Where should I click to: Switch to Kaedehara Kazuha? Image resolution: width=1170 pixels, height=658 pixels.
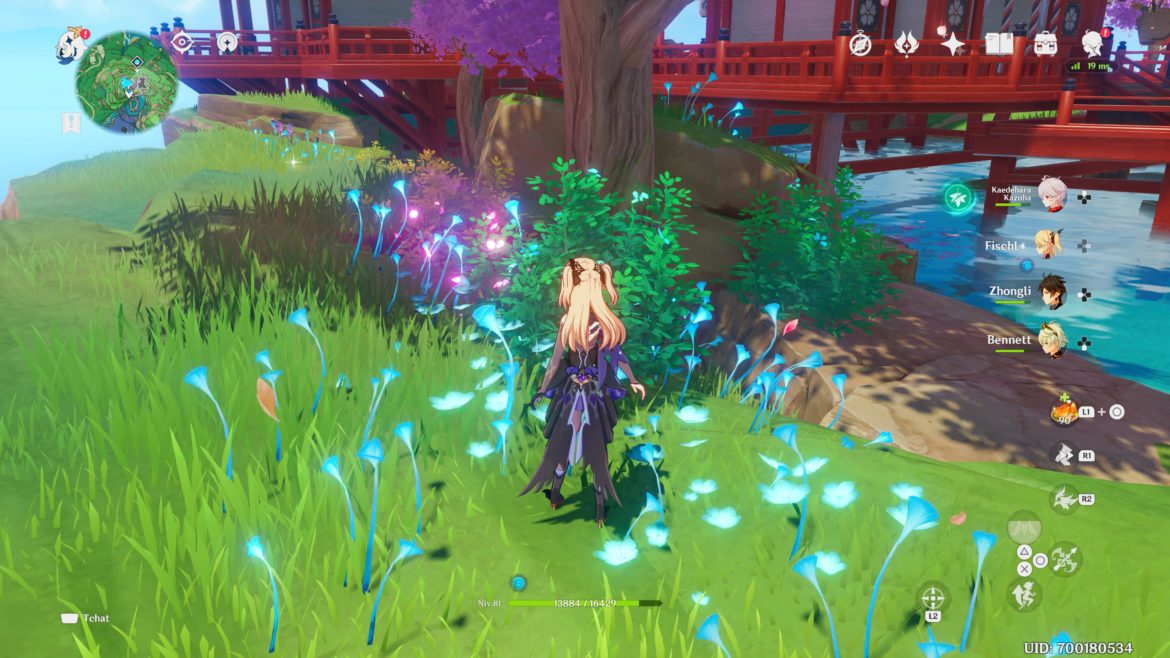[x=1052, y=196]
